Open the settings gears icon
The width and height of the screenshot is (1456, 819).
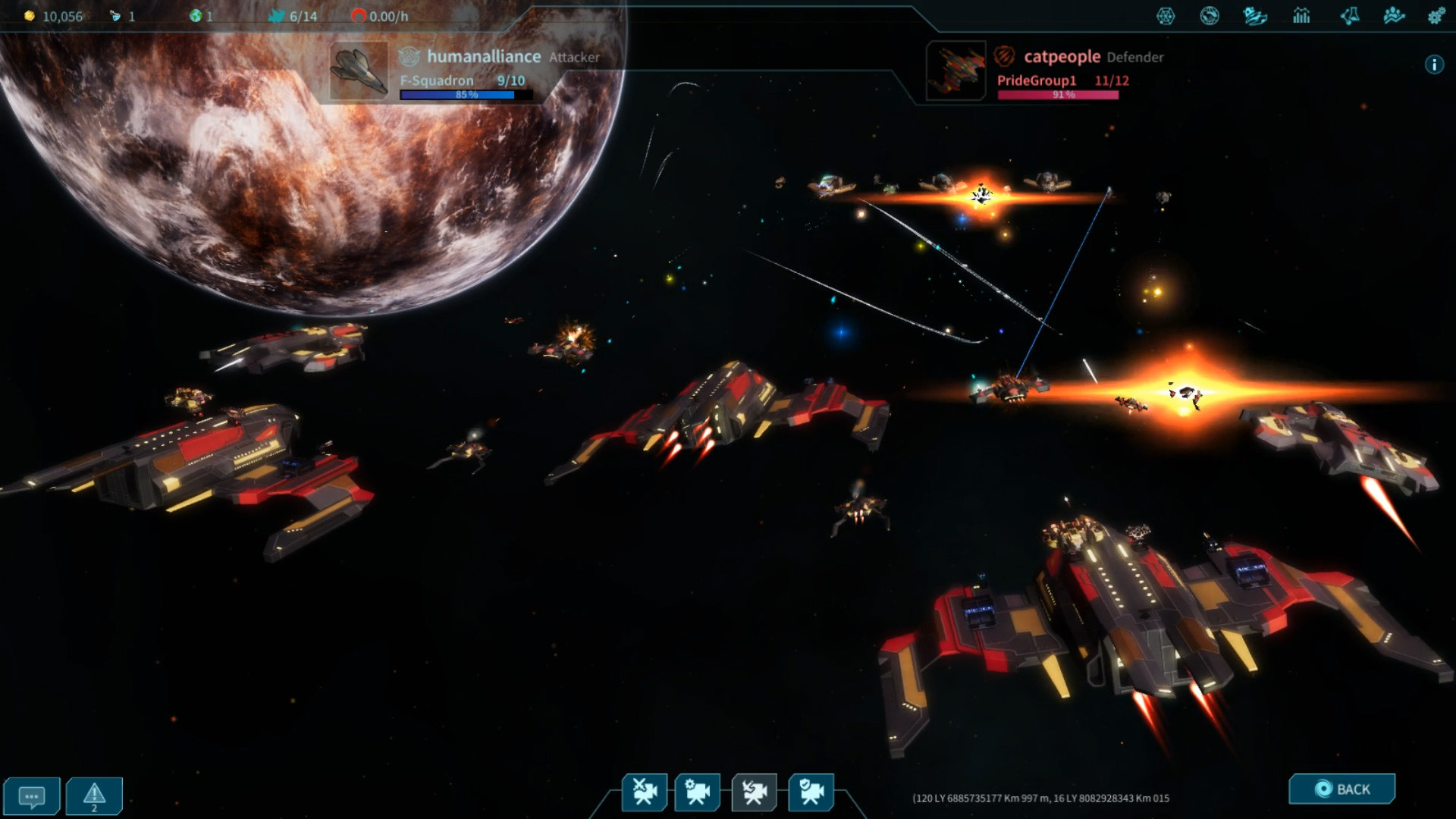tap(1436, 16)
